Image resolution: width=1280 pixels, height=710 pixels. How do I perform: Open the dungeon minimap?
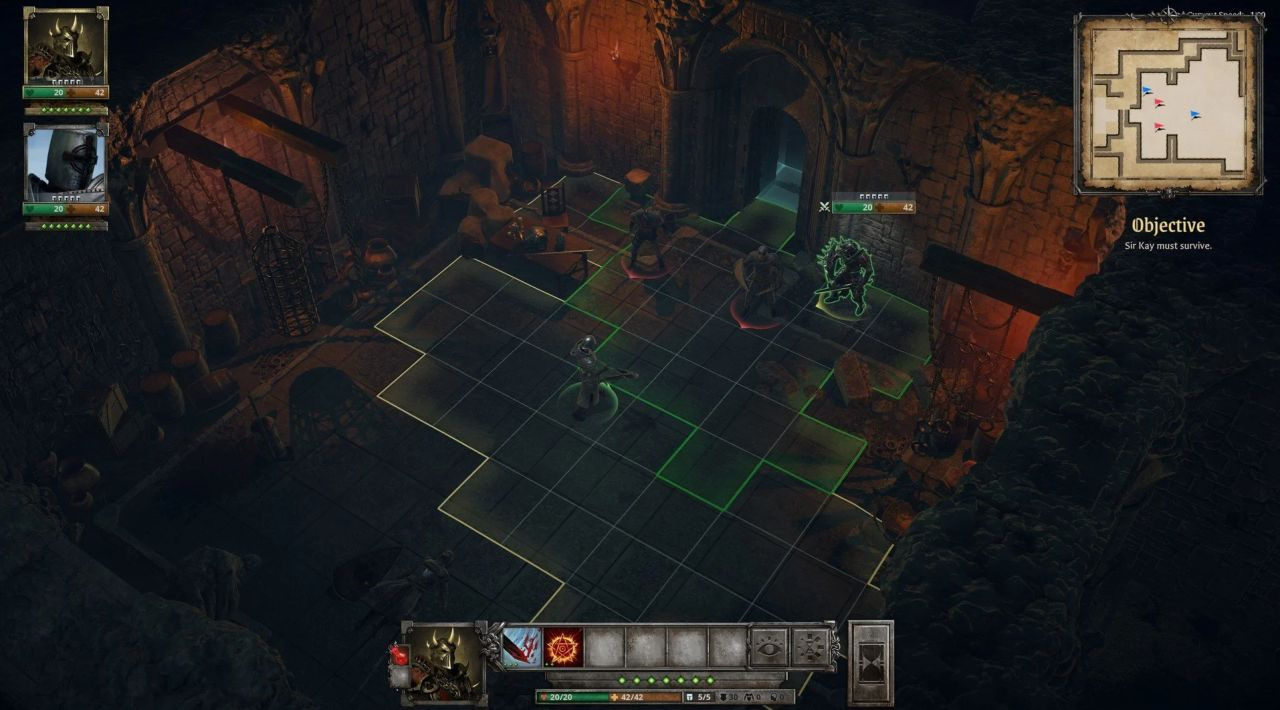1168,104
